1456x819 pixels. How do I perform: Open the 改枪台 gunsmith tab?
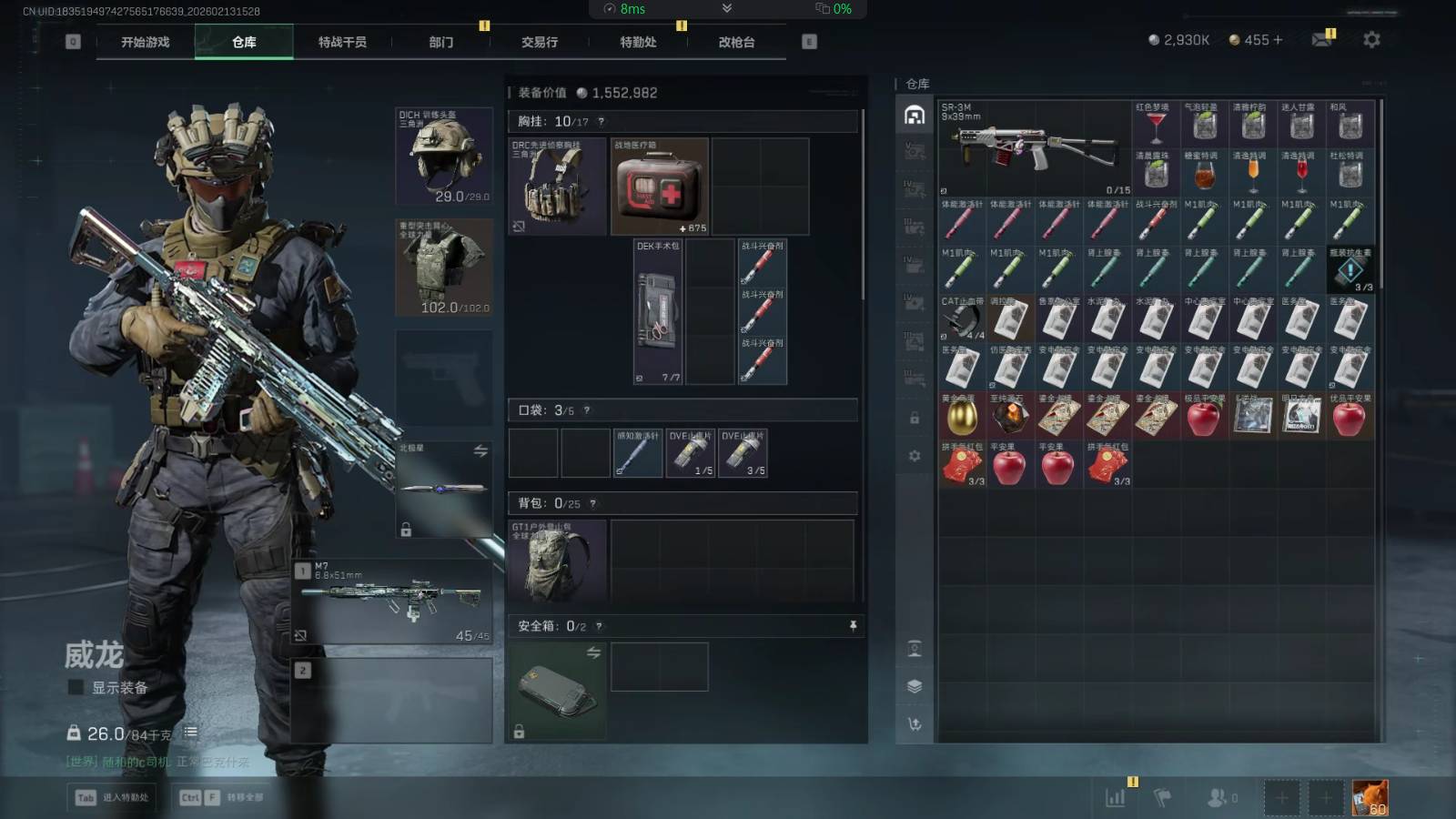pyautogui.click(x=736, y=42)
